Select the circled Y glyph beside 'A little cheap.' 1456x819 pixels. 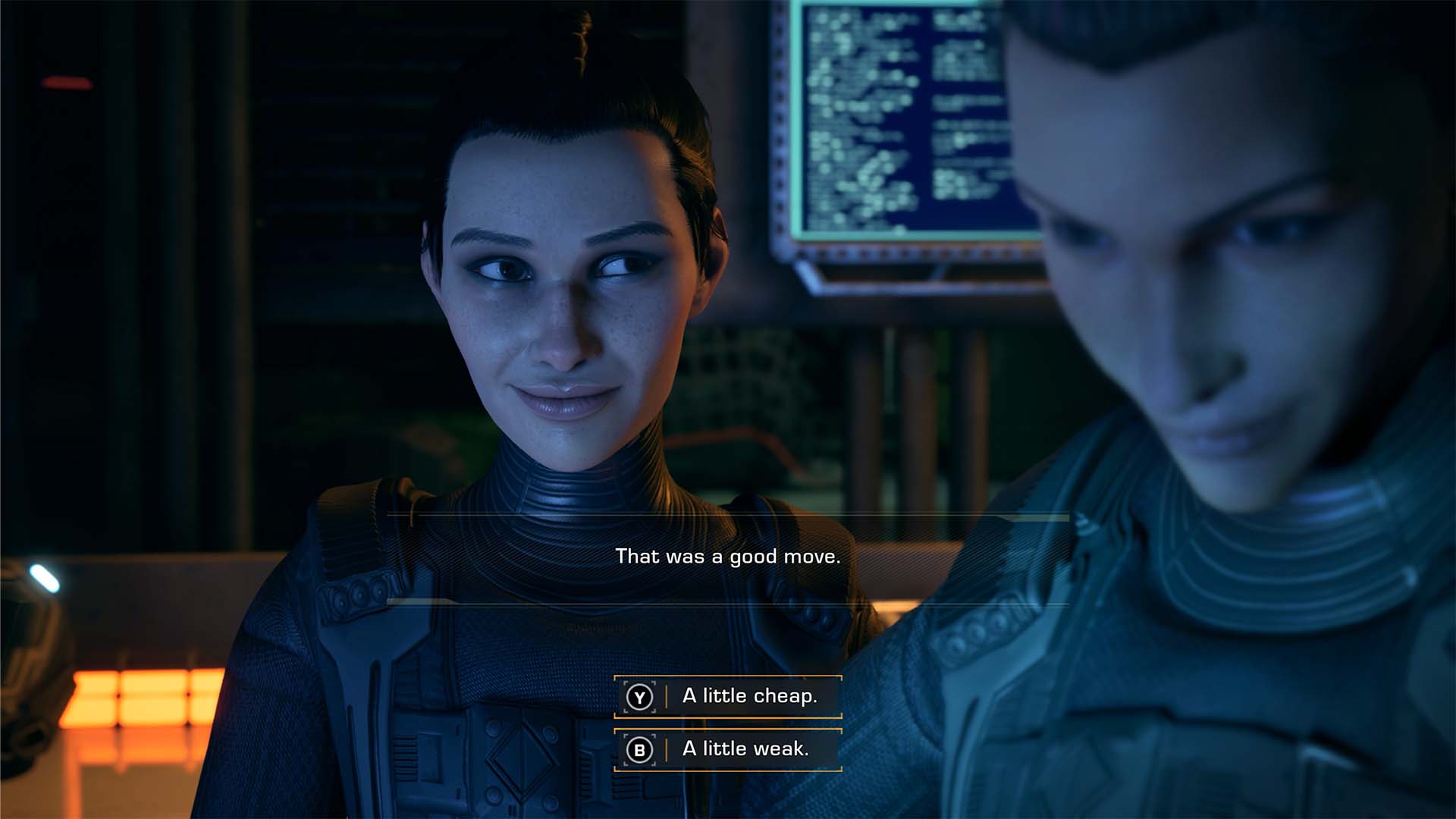[x=639, y=695]
